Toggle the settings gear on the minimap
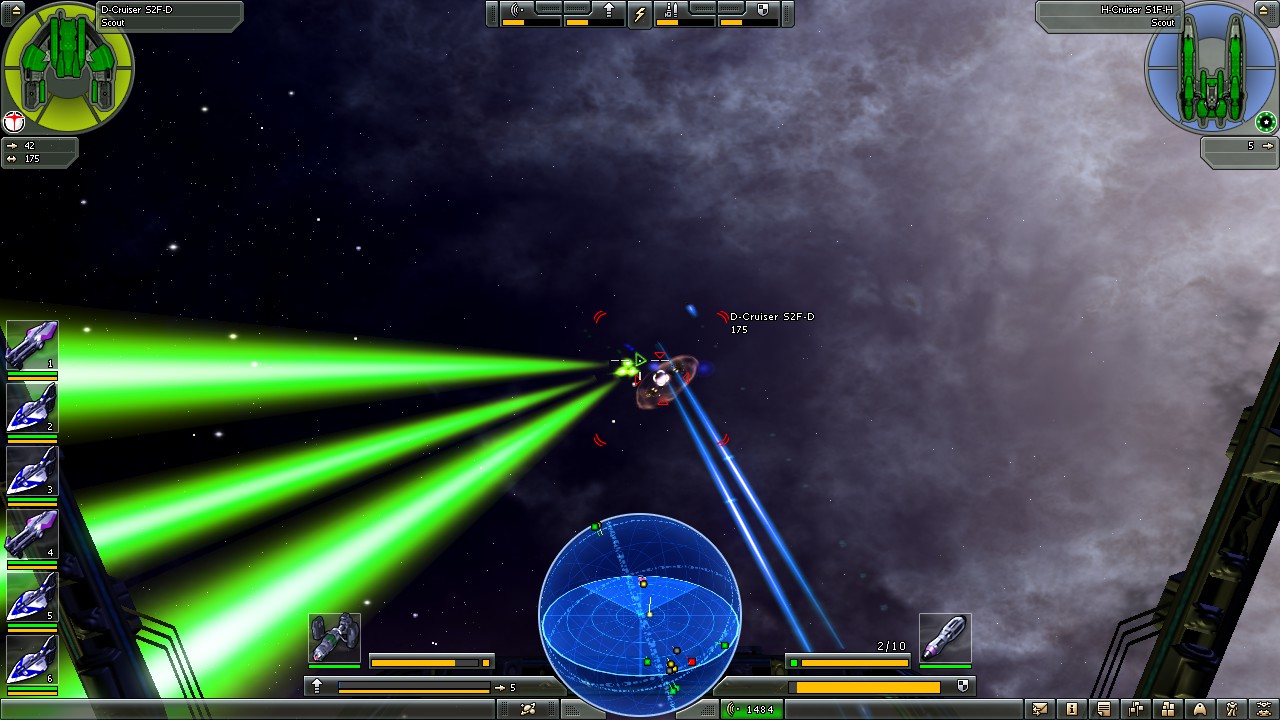The height and width of the screenshot is (720, 1280). click(x=1265, y=122)
